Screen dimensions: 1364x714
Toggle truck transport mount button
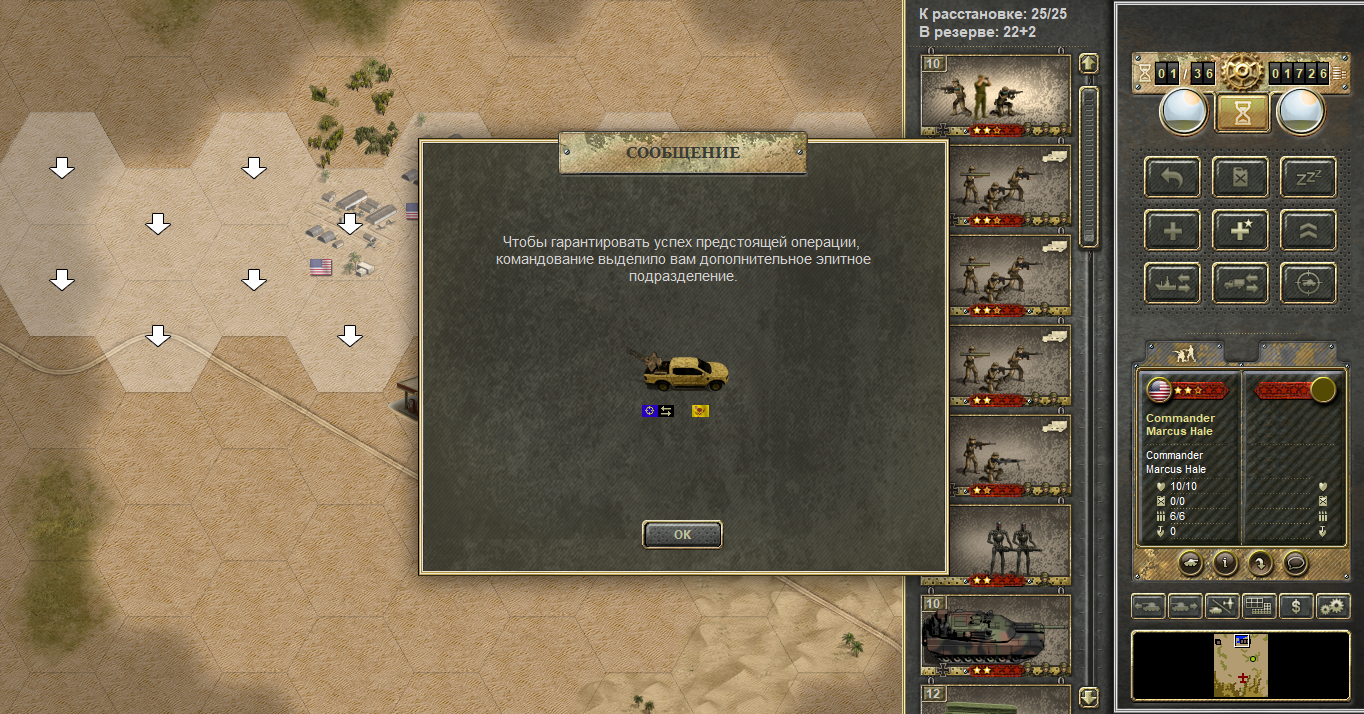[x=1240, y=283]
